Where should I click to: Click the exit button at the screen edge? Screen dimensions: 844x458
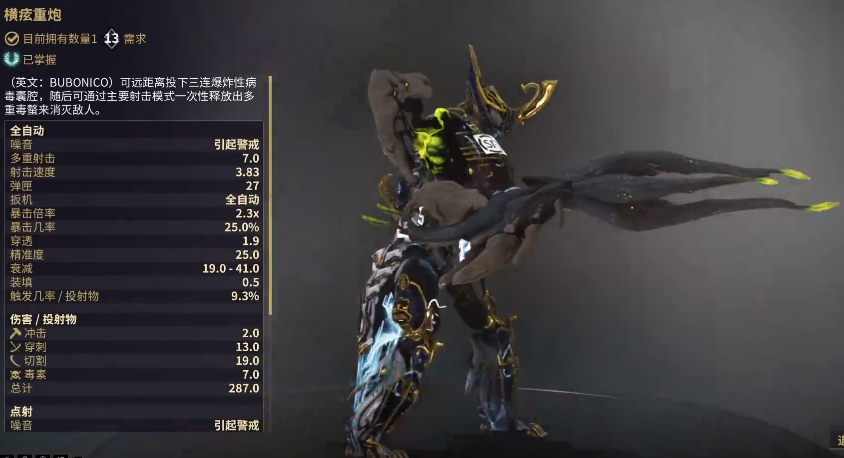(839, 440)
